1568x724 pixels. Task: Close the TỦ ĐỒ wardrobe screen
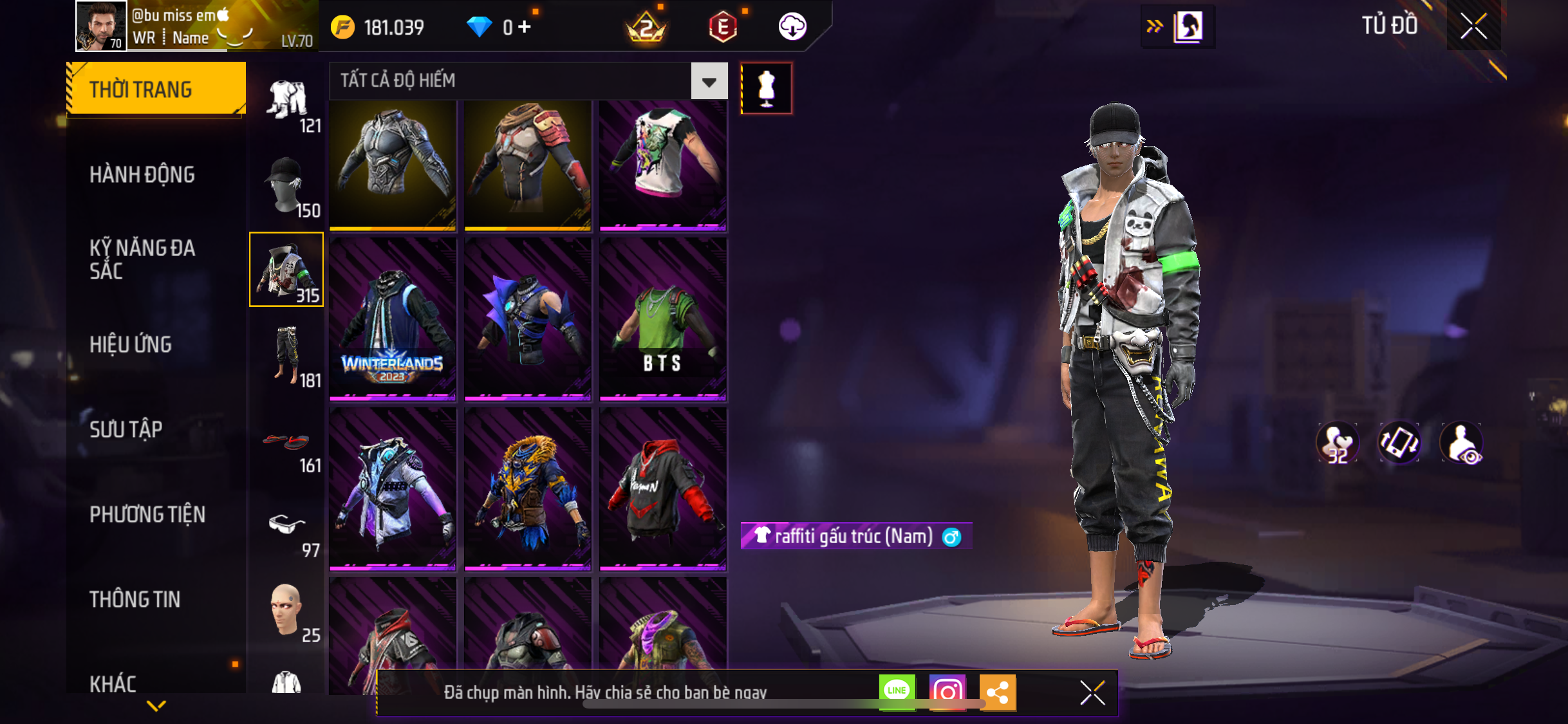pyautogui.click(x=1473, y=26)
